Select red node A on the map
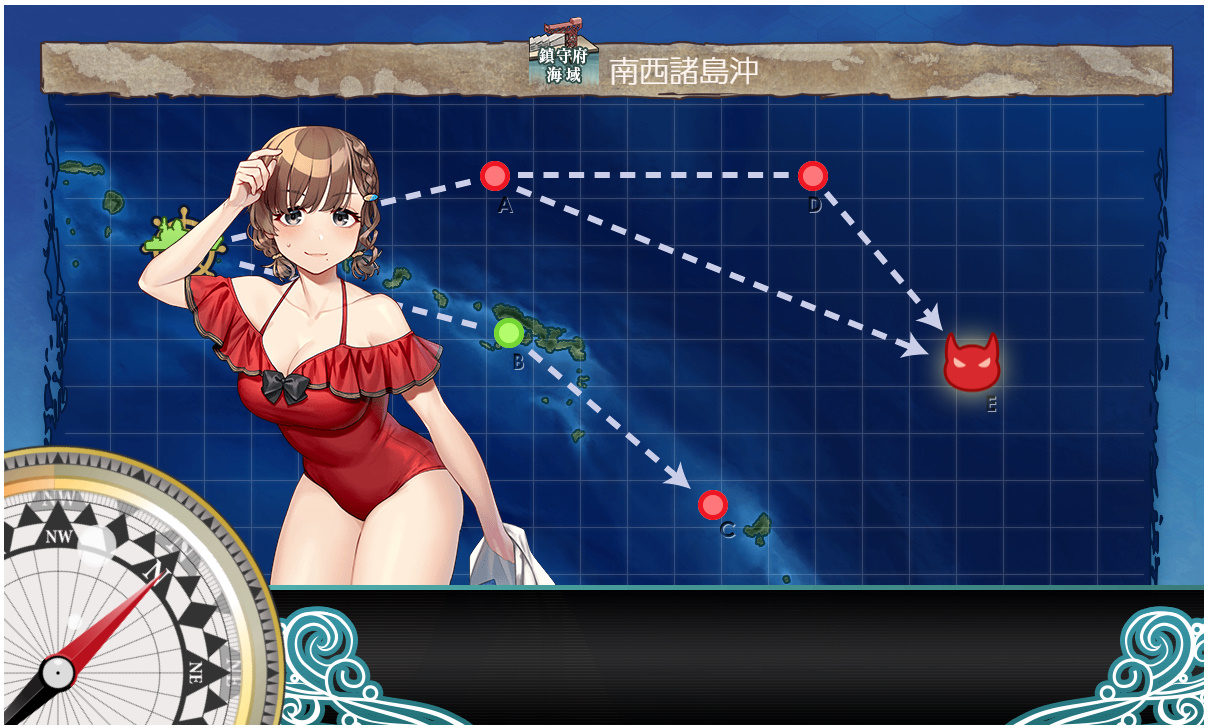The width and height of the screenshot is (1208, 728). (x=495, y=176)
